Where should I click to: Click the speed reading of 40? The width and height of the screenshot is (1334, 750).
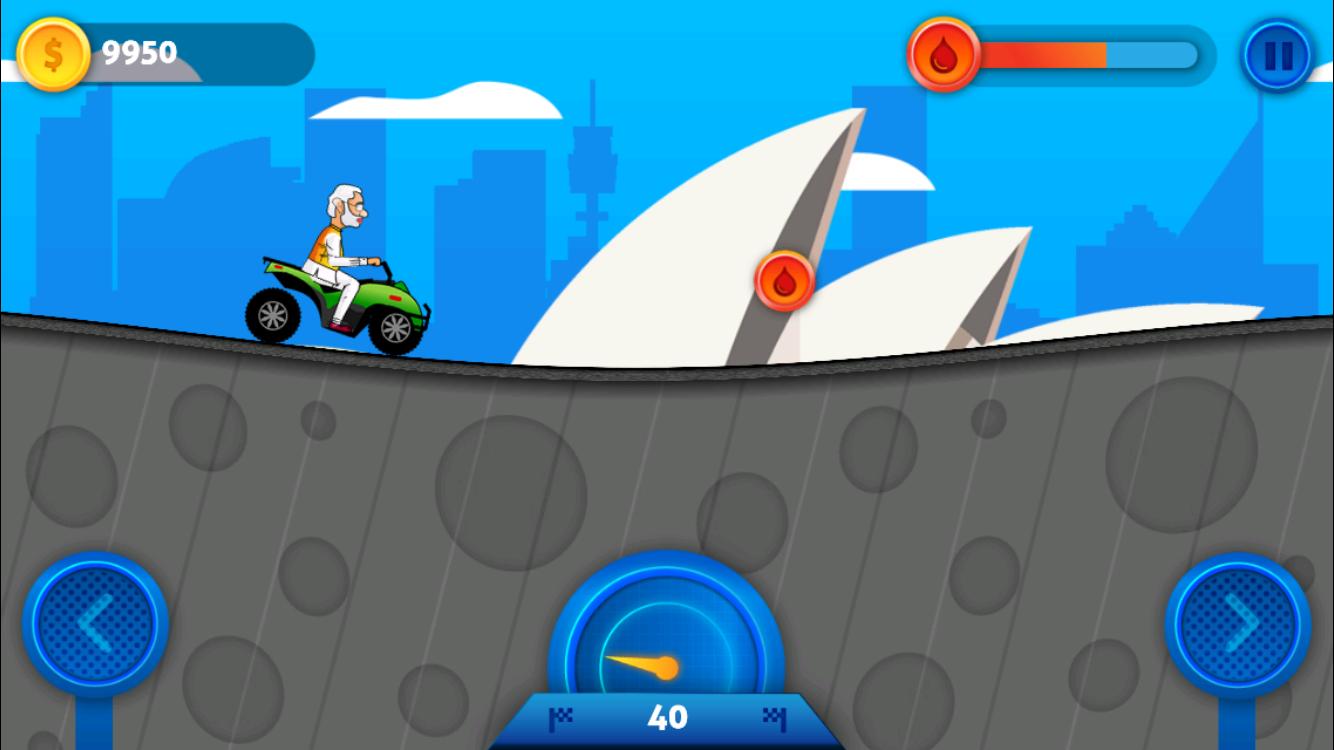tap(670, 717)
